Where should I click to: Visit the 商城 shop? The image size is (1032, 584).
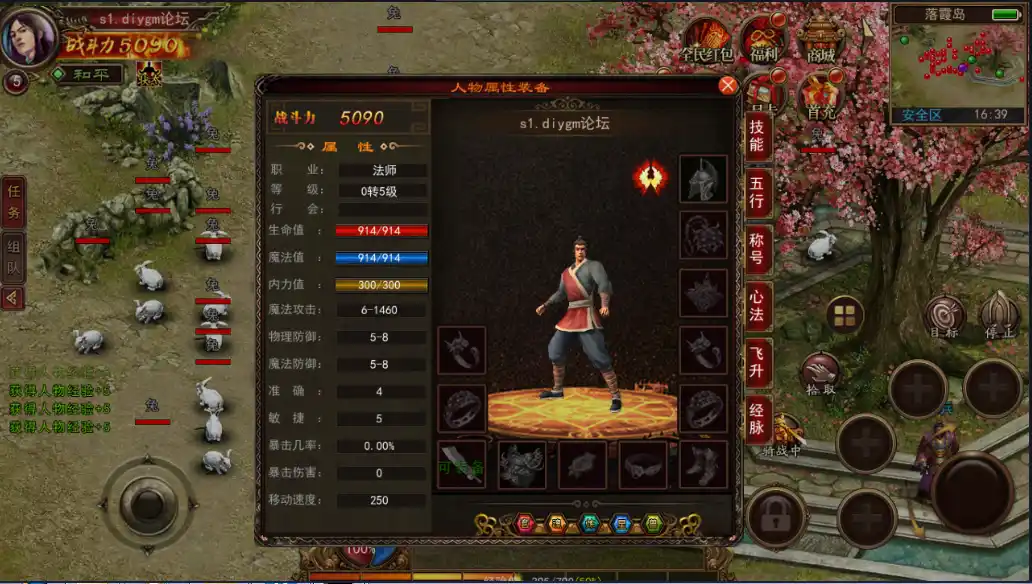822,42
